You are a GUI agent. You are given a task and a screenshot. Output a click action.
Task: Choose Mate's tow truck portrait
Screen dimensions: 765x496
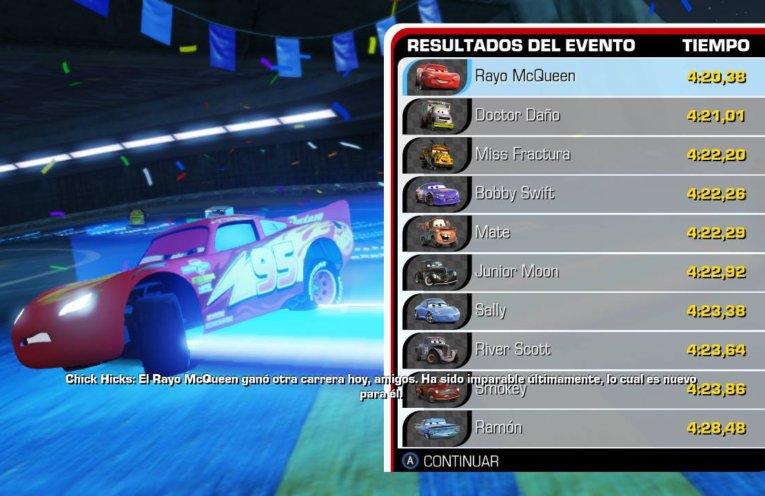(x=435, y=232)
